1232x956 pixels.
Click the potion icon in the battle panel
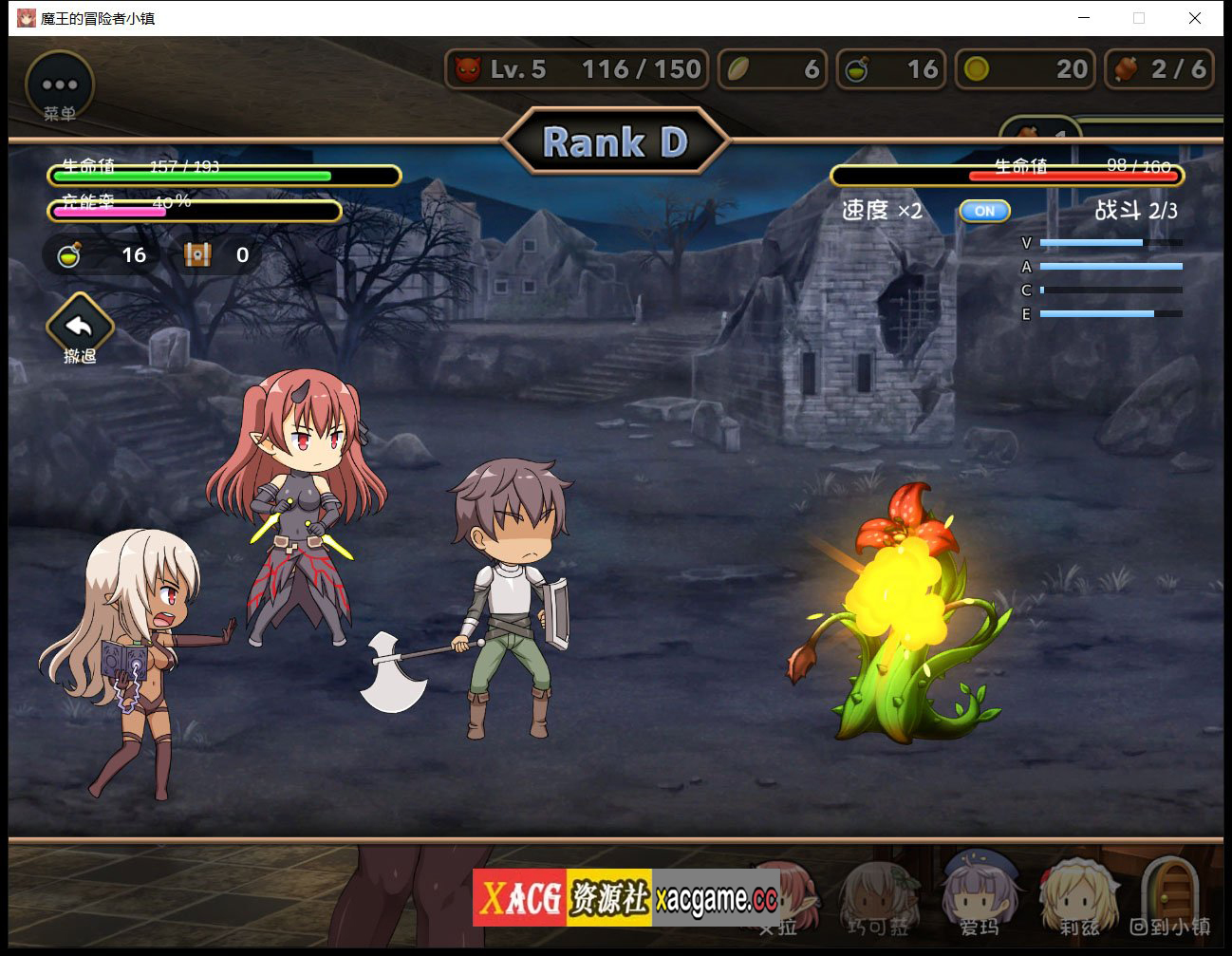tap(69, 254)
